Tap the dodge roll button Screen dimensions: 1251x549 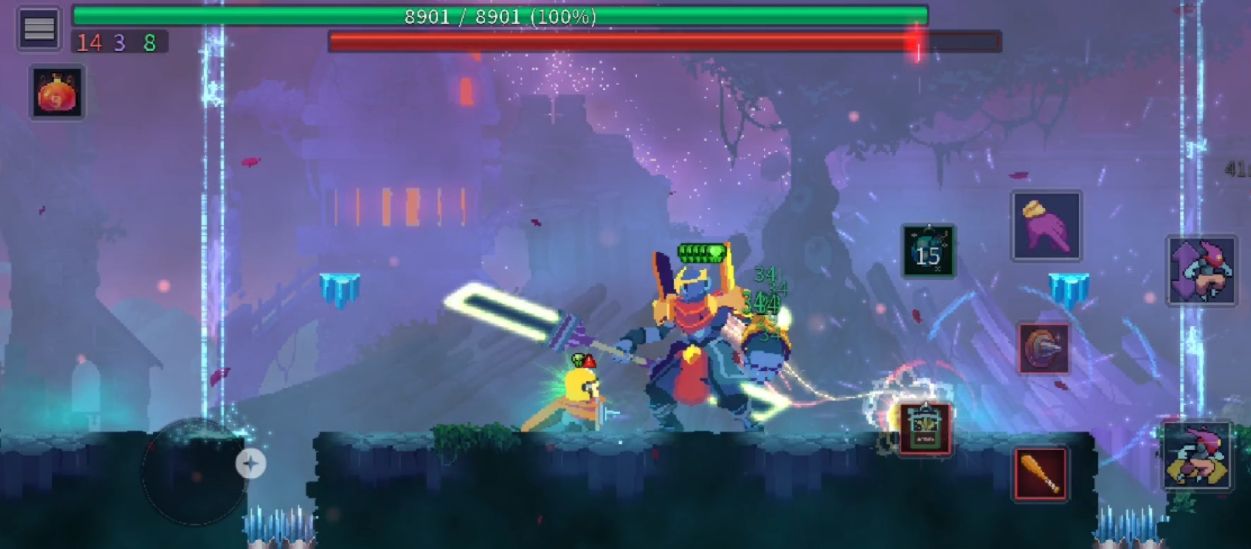click(x=1197, y=456)
